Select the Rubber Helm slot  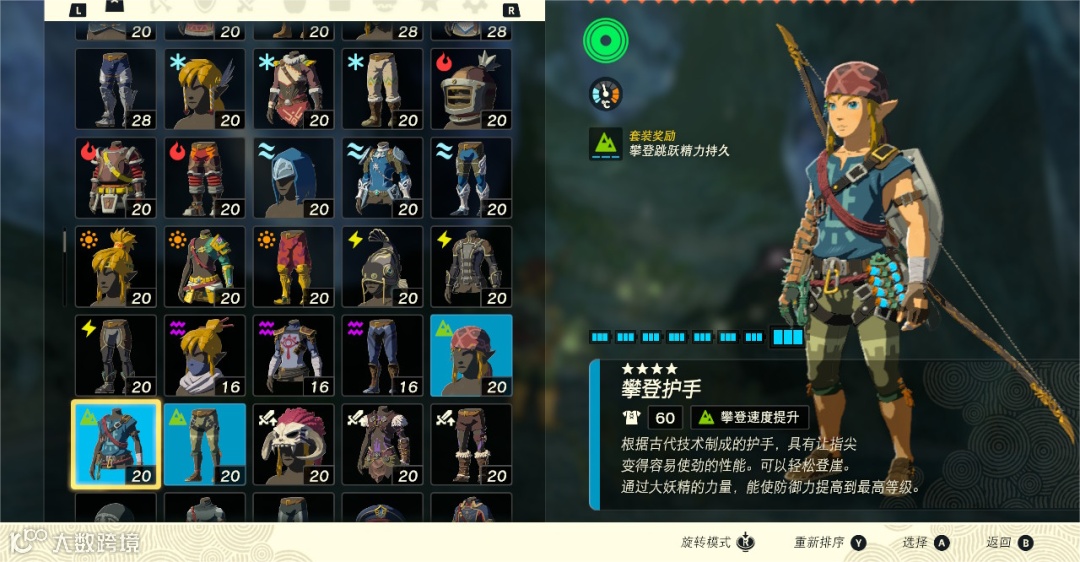382,266
